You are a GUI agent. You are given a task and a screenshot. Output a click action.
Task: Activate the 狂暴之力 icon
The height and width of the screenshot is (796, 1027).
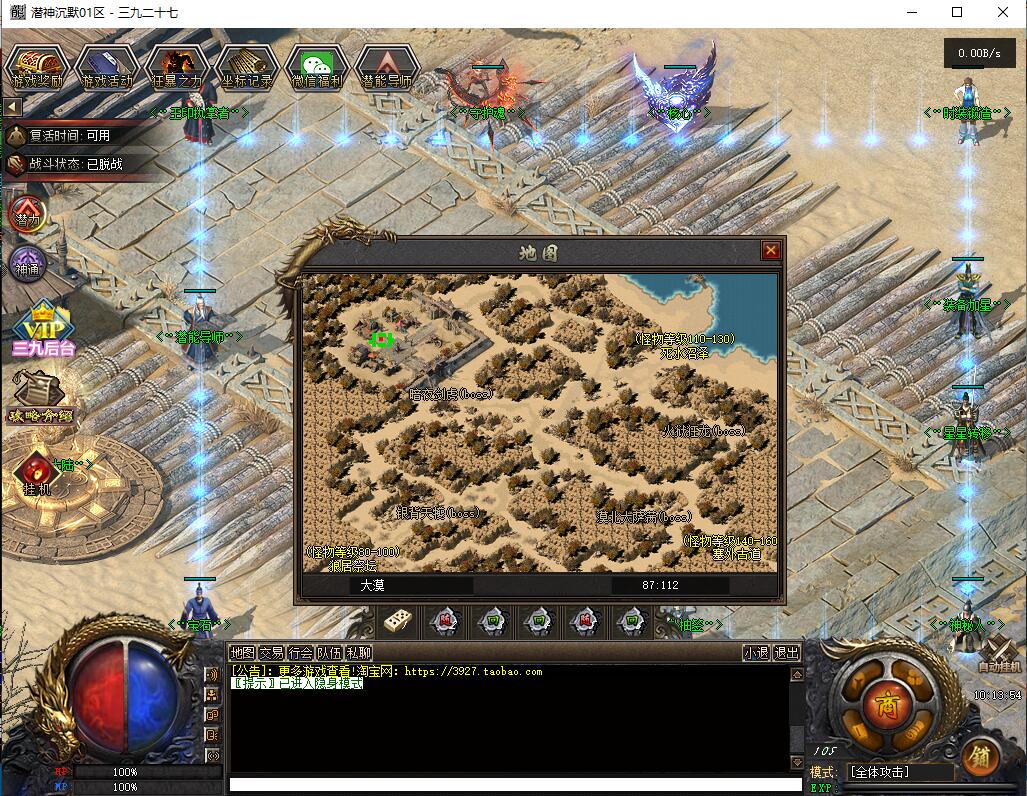(x=177, y=67)
